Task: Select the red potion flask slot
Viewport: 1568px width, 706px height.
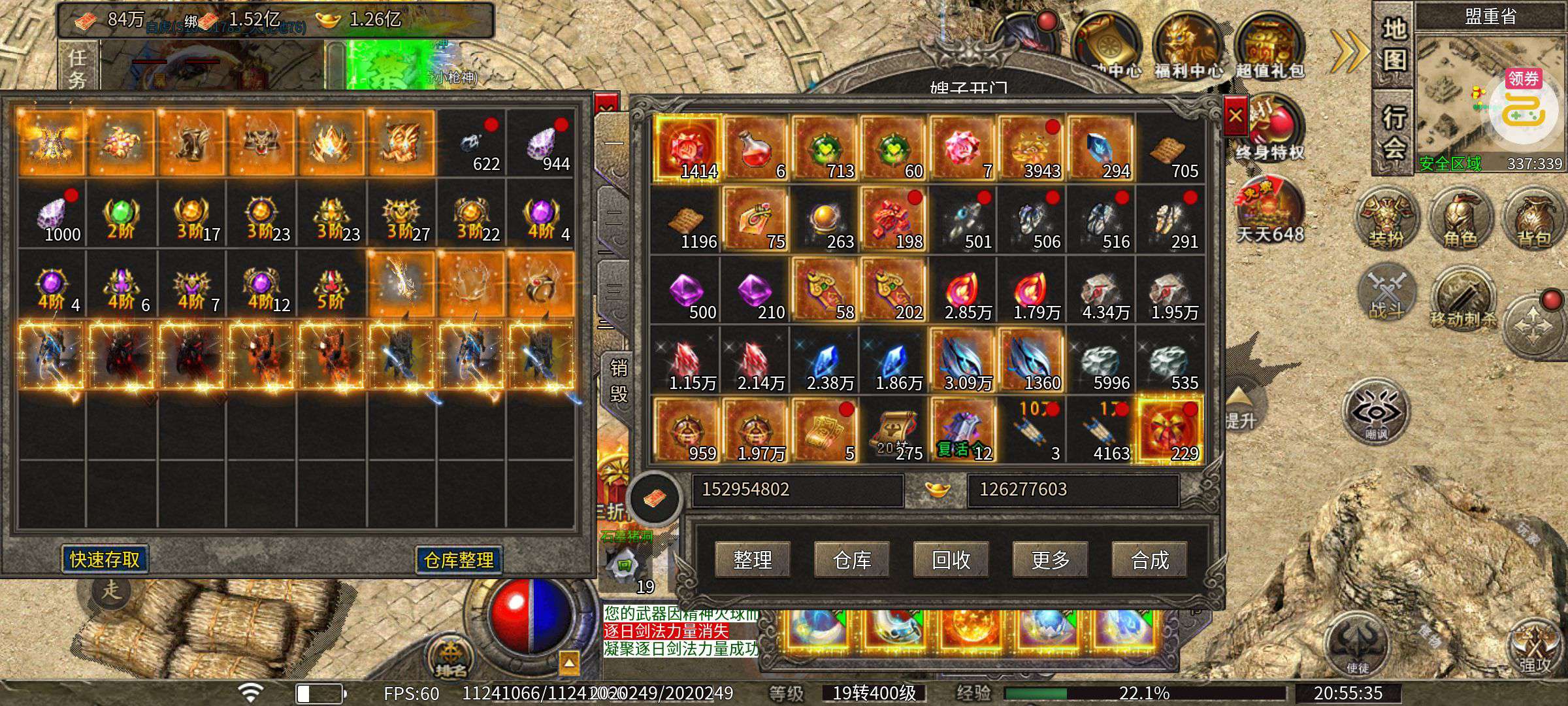Action: click(x=755, y=148)
